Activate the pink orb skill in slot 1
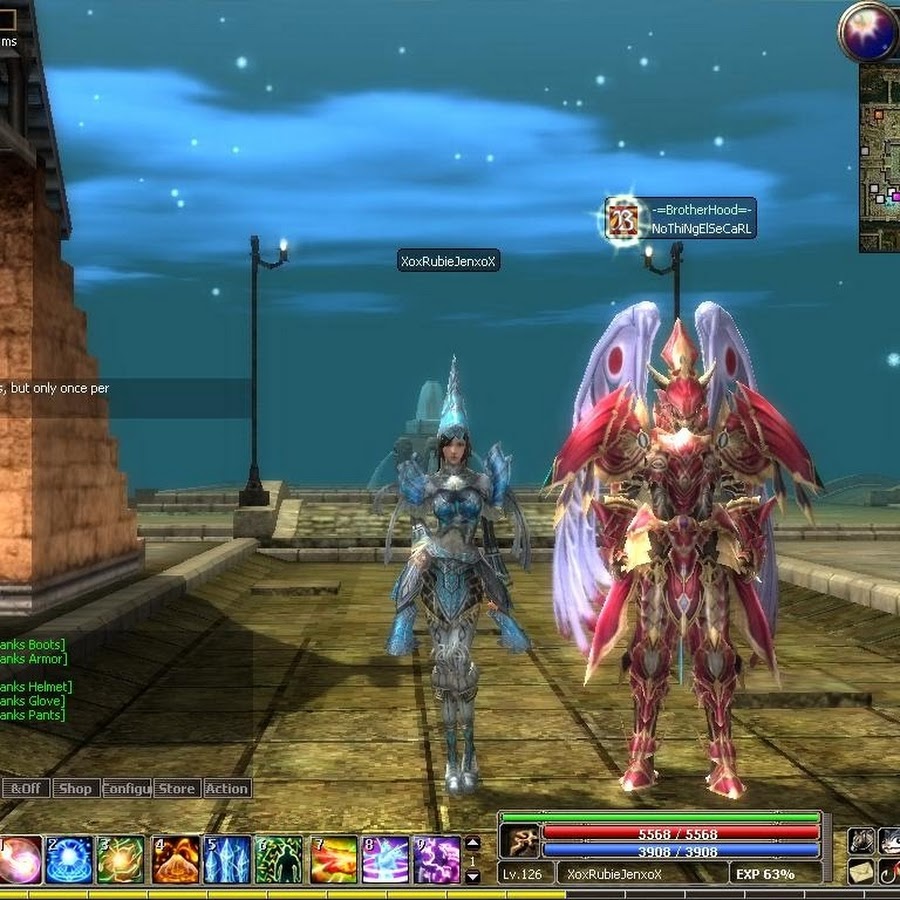 [18, 860]
